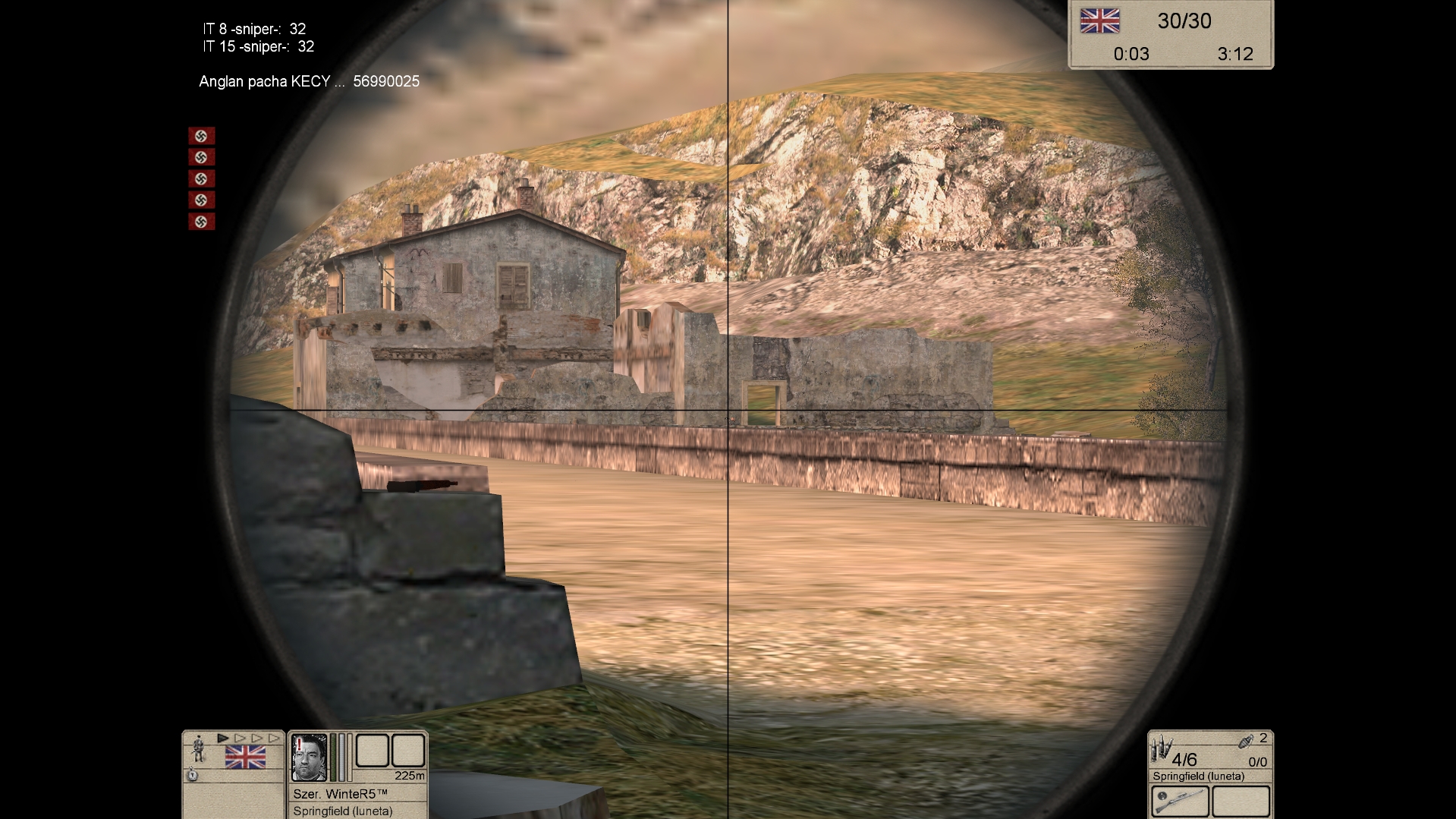Click the soldier portrait of WinteR5
The image size is (1456, 819).
tap(310, 757)
